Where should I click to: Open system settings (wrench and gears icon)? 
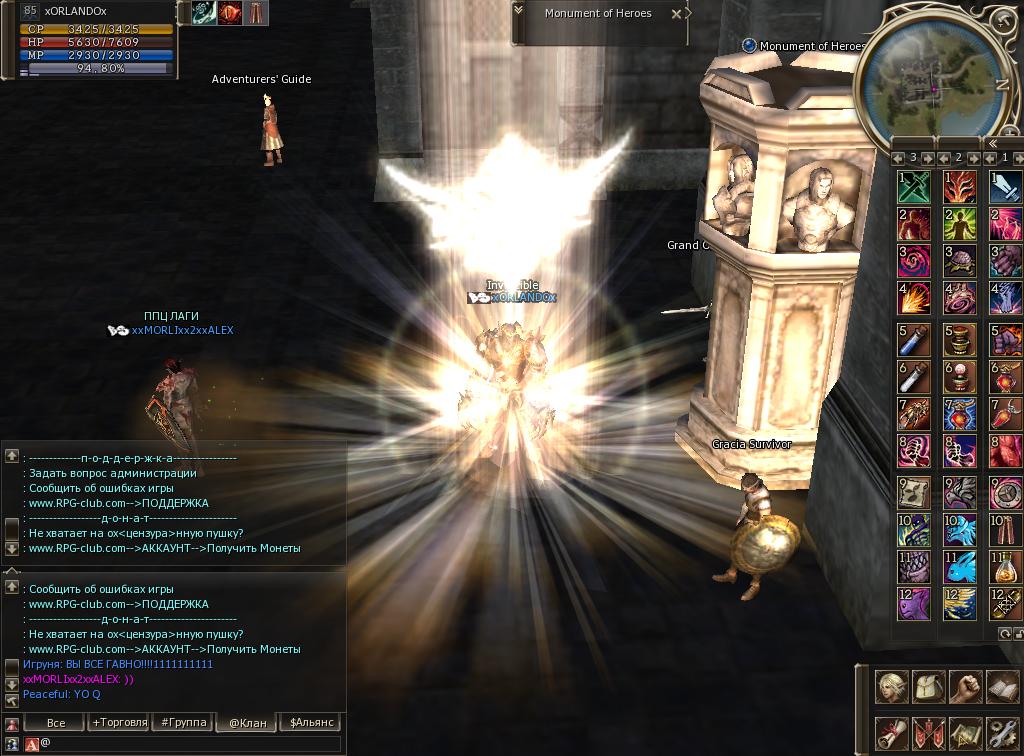1002,733
